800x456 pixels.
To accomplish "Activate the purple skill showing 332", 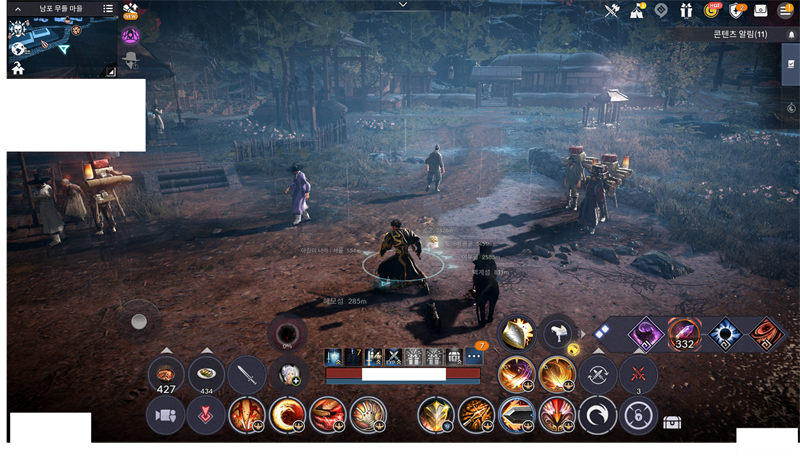I will (x=684, y=333).
